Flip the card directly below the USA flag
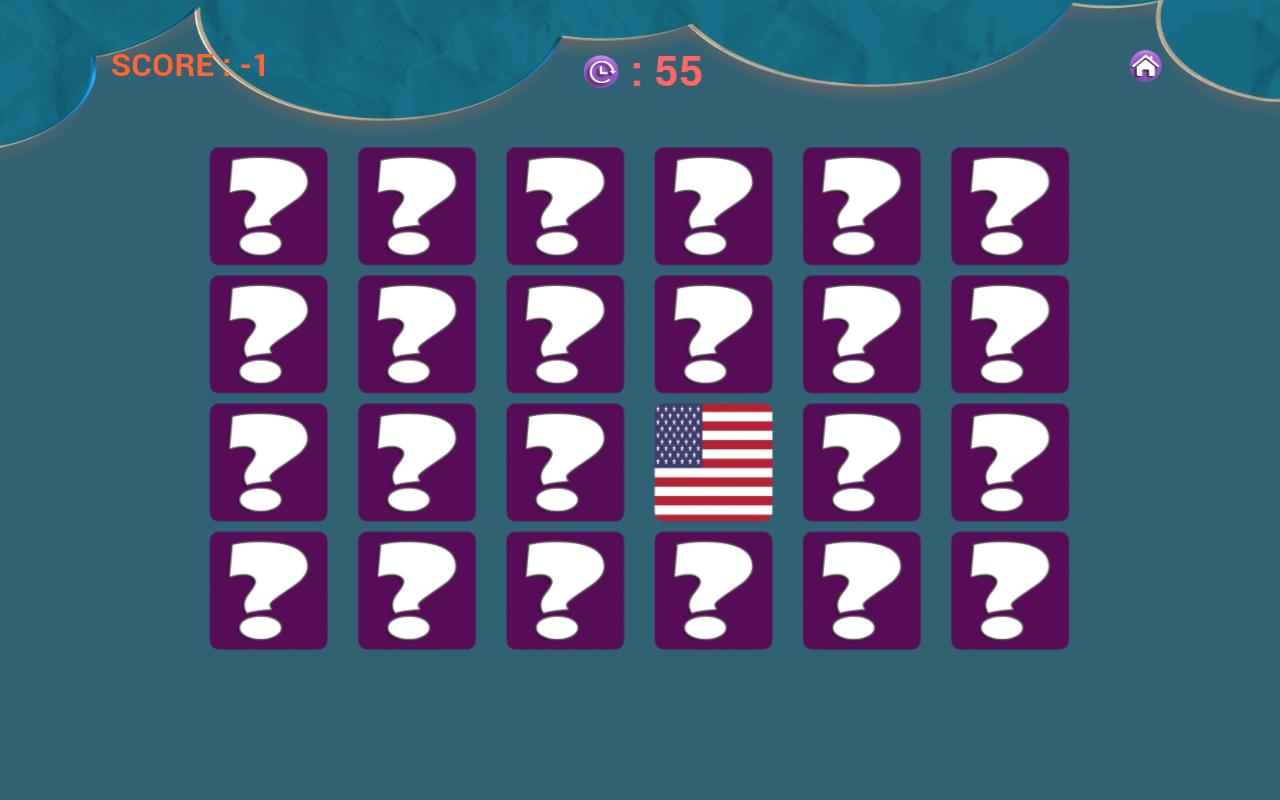The width and height of the screenshot is (1280, 800). click(x=713, y=590)
